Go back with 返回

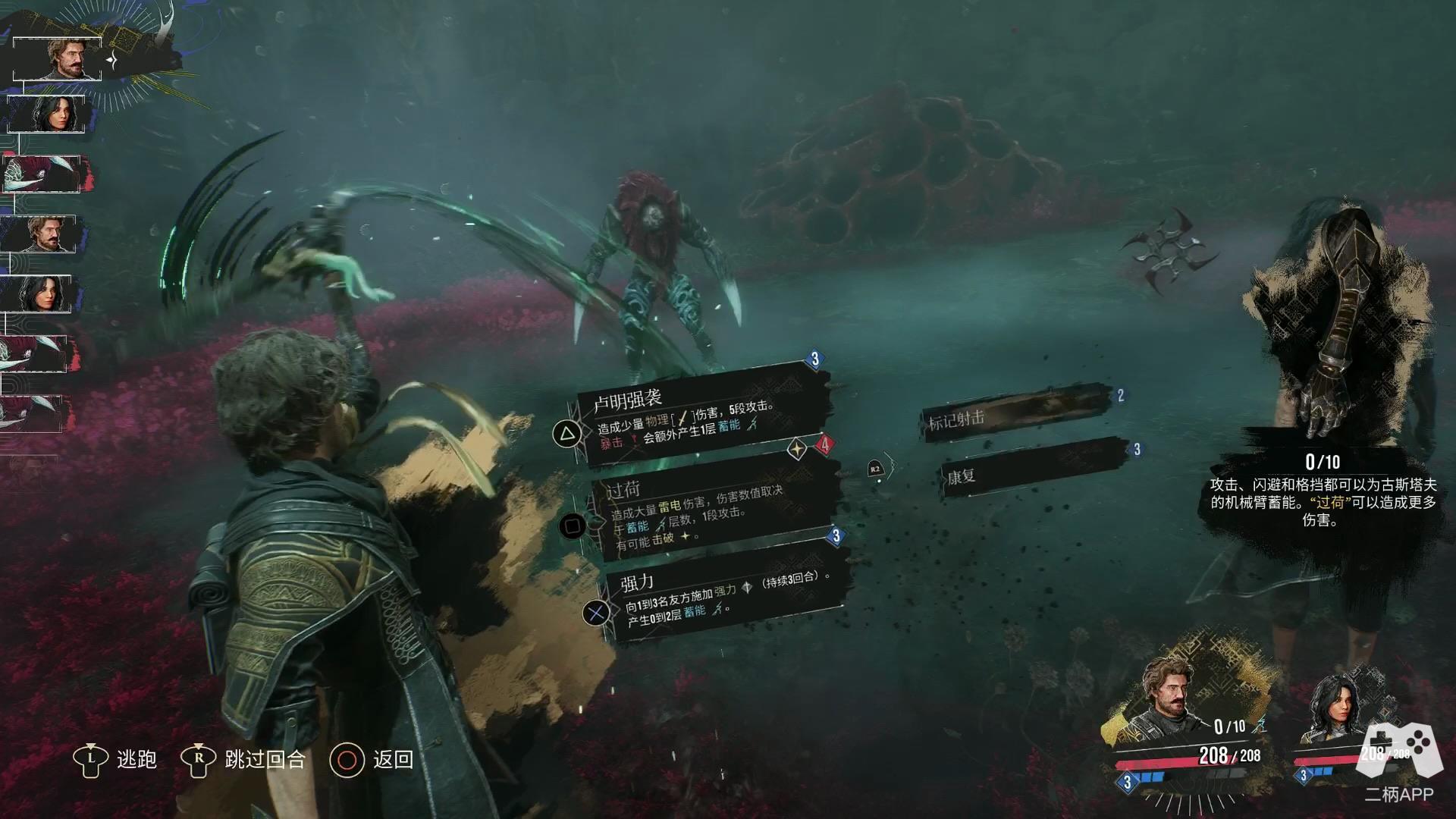pyautogui.click(x=373, y=759)
